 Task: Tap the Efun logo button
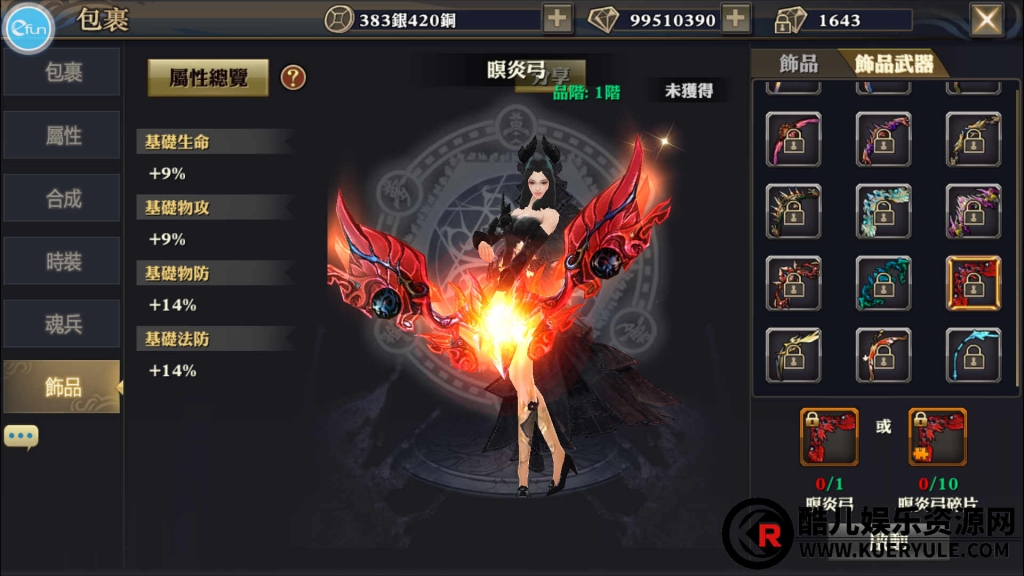click(x=29, y=29)
